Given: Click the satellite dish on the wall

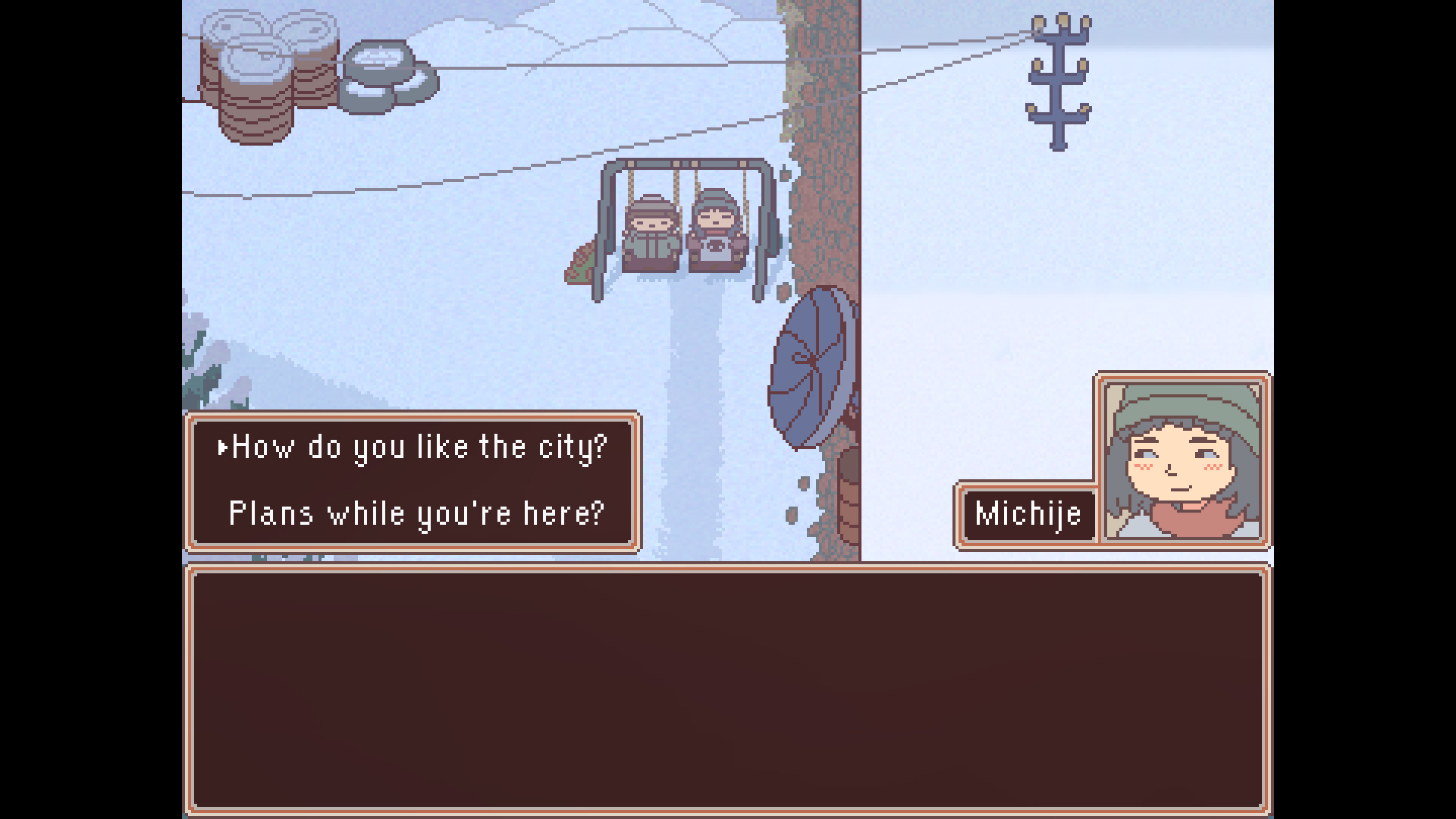Looking at the screenshot, I should coord(809,364).
